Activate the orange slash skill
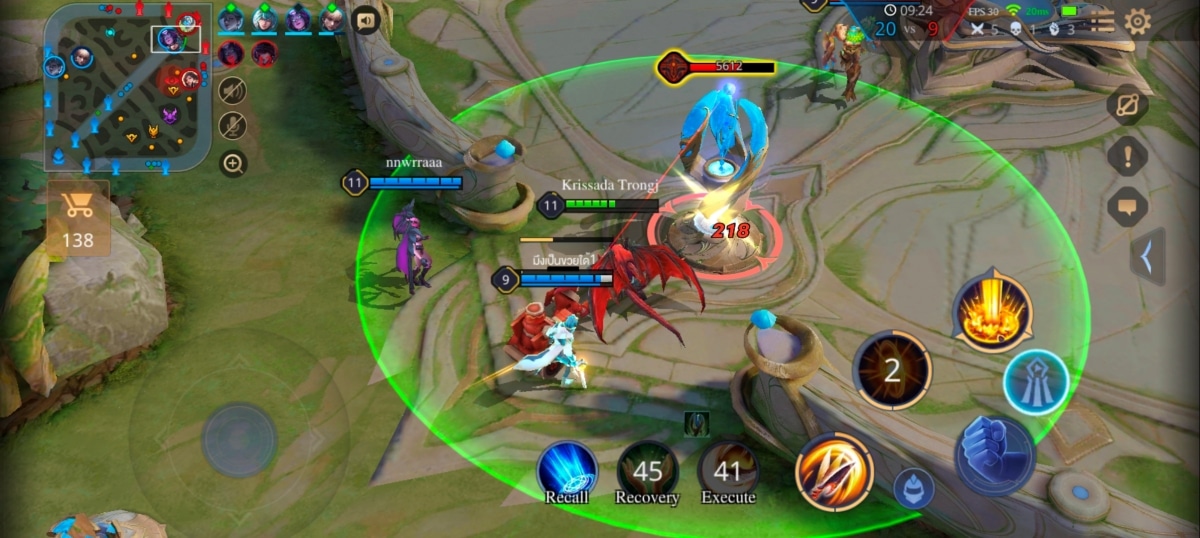This screenshot has height=538, width=1200. pos(834,471)
